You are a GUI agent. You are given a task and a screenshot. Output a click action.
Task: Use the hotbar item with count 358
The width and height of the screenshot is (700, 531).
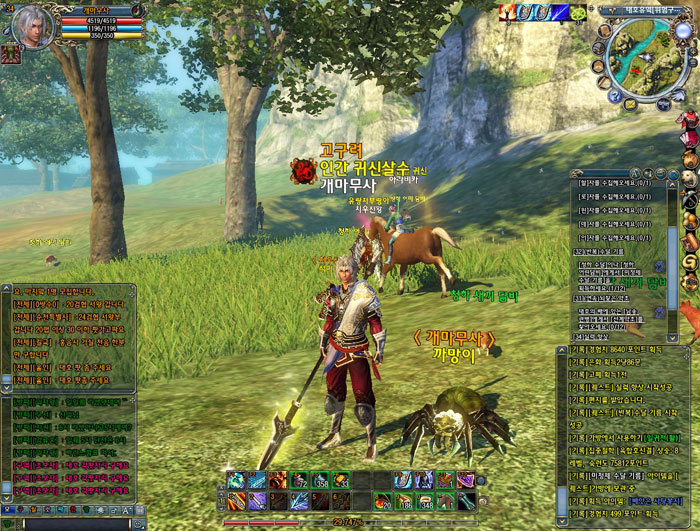coord(320,479)
